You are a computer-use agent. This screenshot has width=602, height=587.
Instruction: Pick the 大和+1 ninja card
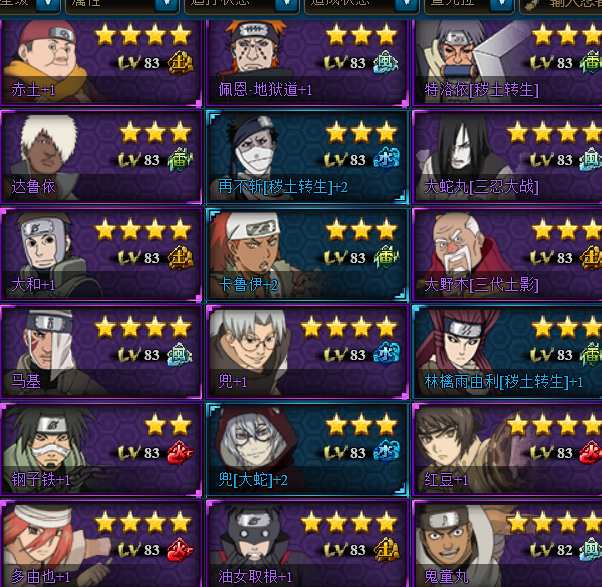click(100, 254)
